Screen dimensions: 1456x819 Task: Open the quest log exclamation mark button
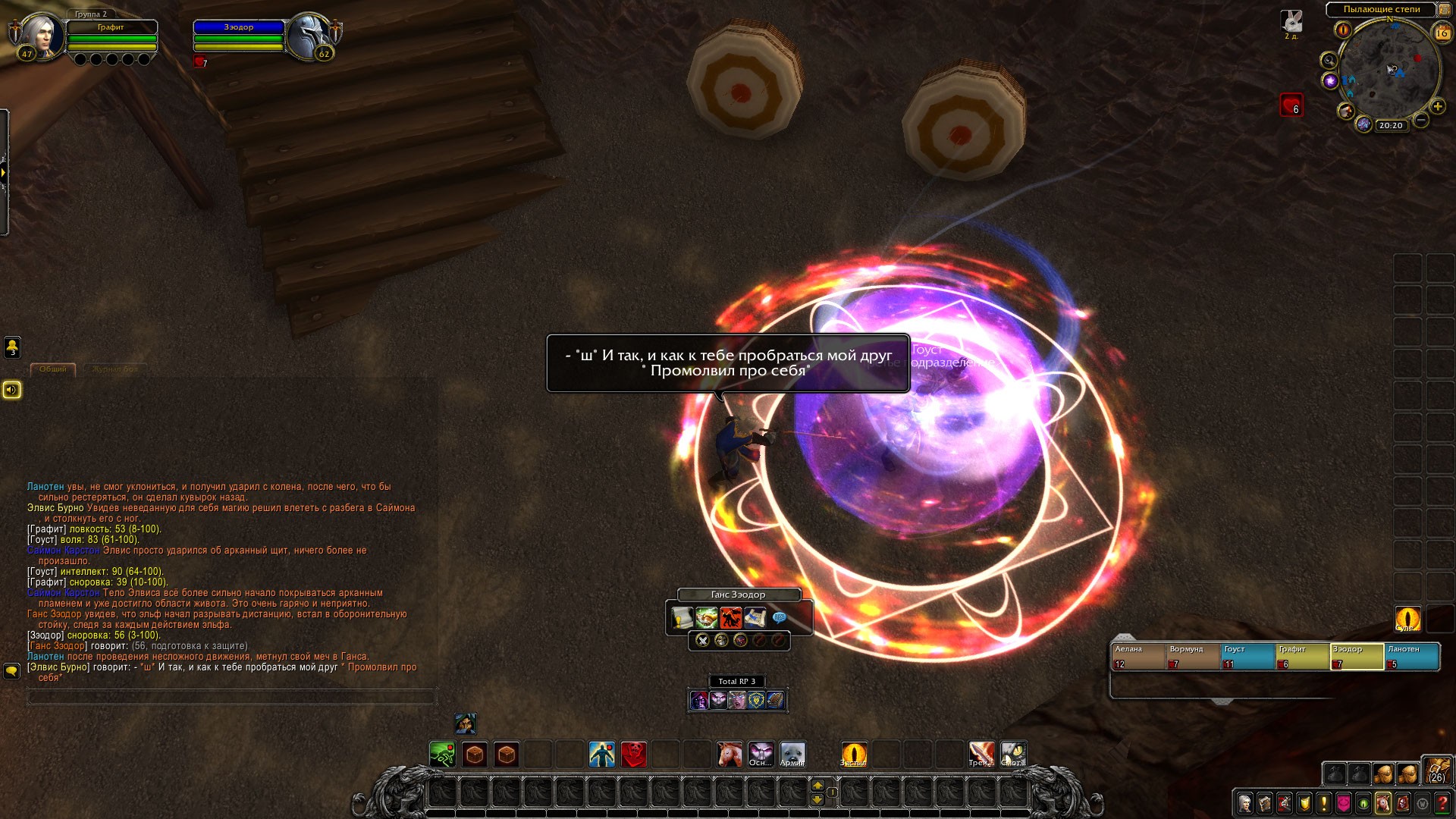pyautogui.click(x=1324, y=802)
